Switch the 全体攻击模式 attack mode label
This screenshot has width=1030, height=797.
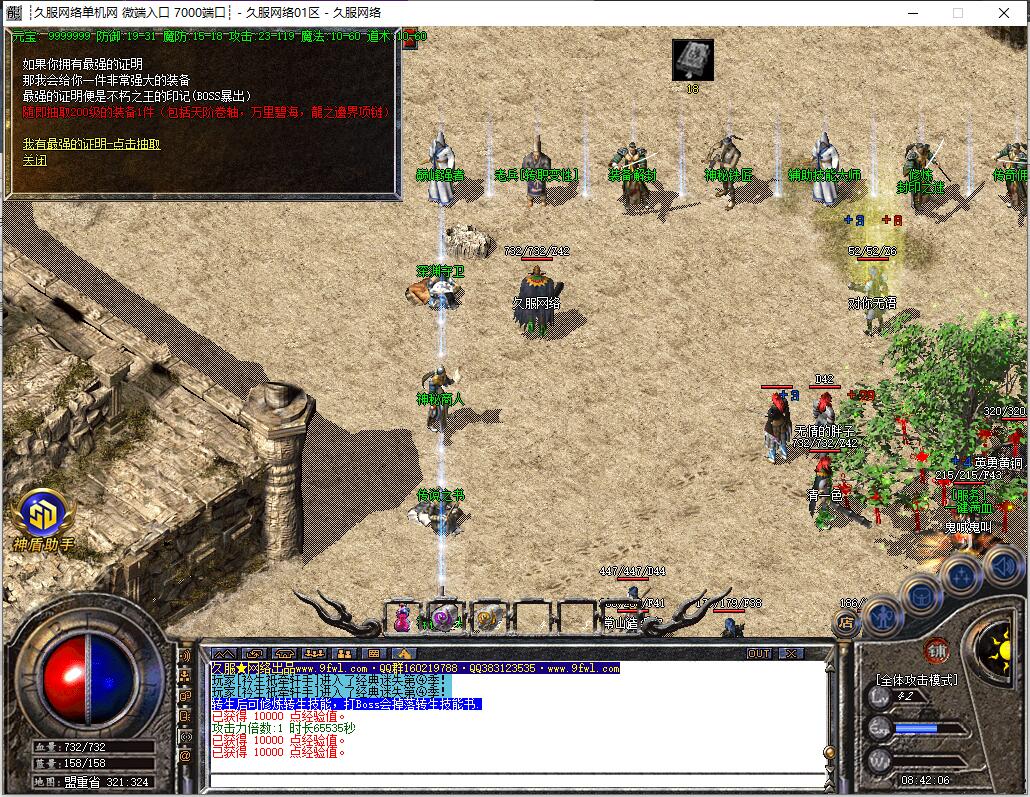916,680
